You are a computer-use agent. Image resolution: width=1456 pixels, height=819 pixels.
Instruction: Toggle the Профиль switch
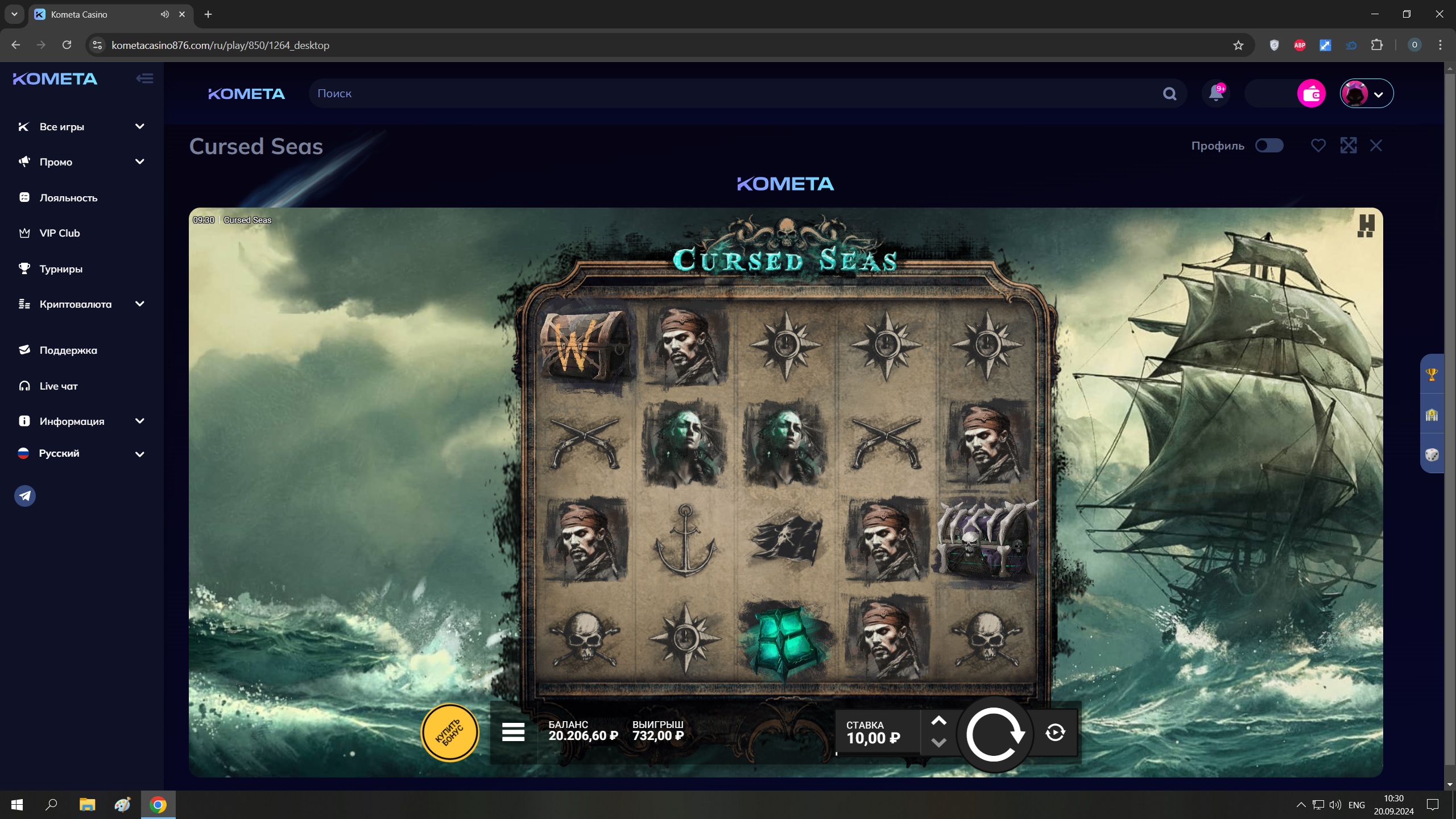click(1269, 146)
